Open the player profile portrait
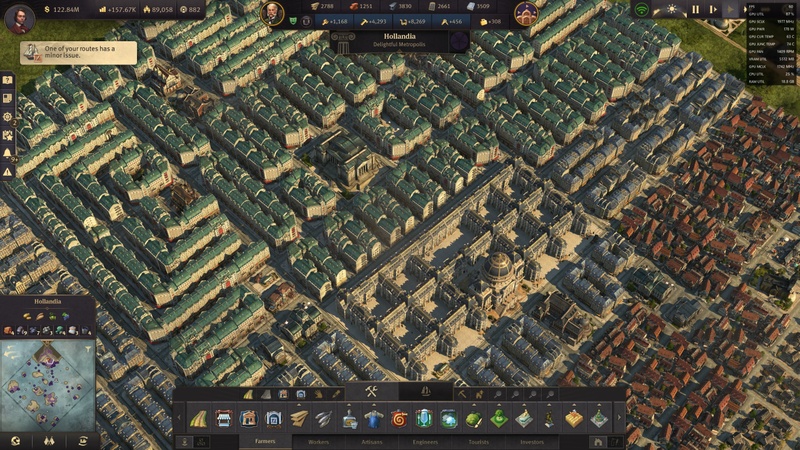Screen dimensions: 800x450 point(19,19)
